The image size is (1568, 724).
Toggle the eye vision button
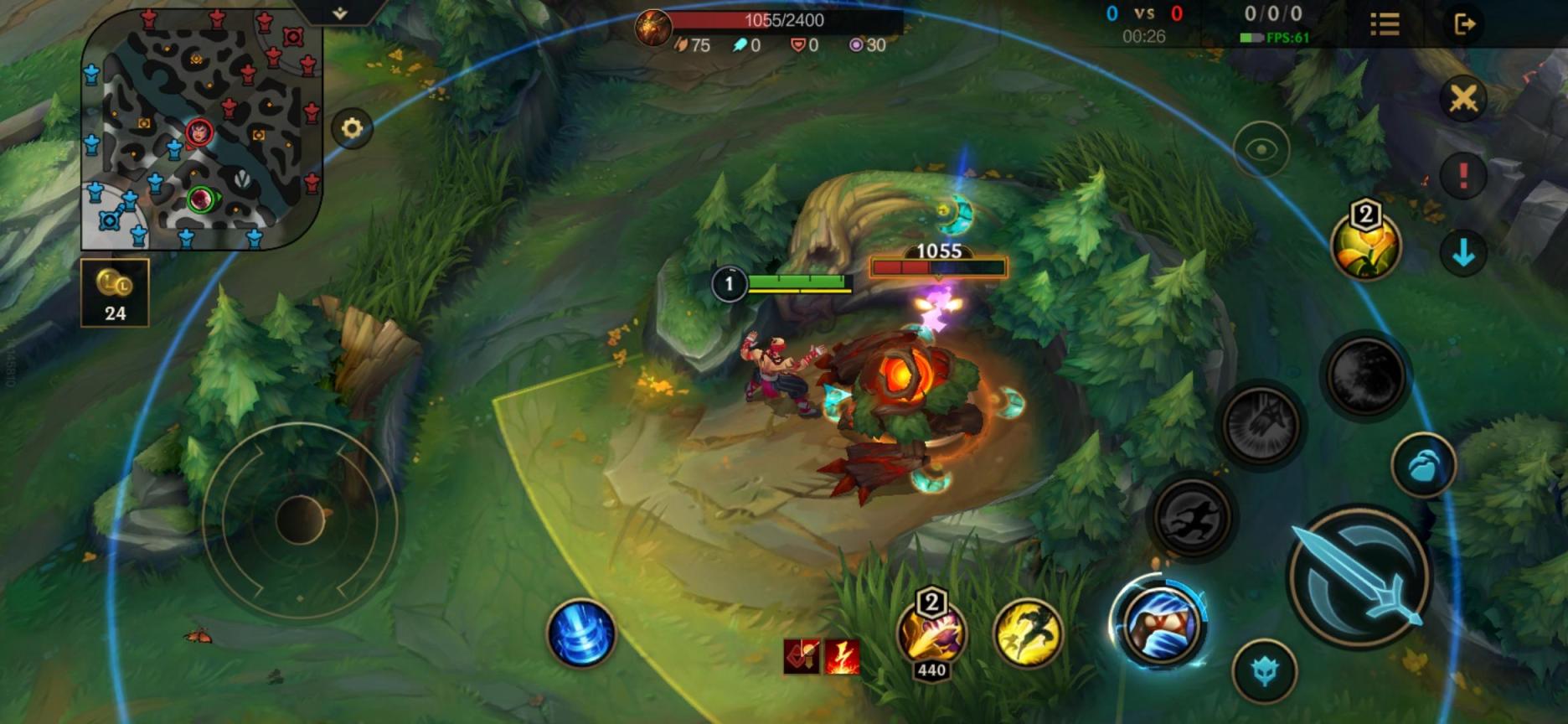coord(1261,150)
